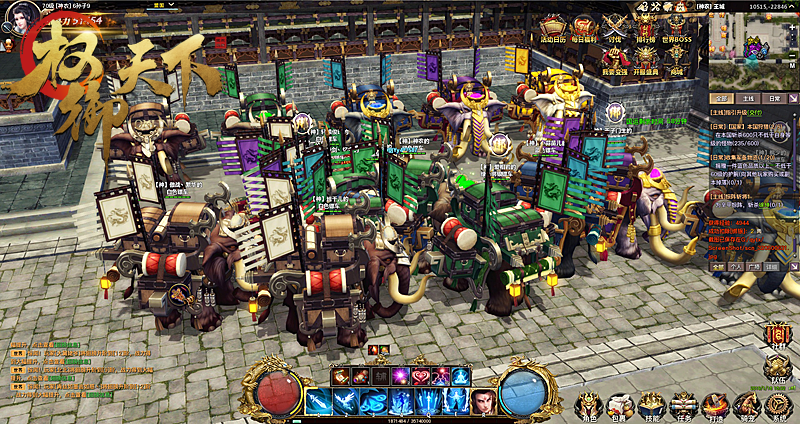800x424 pixels.
Task: Open the 技能 skills book
Action: [652, 404]
